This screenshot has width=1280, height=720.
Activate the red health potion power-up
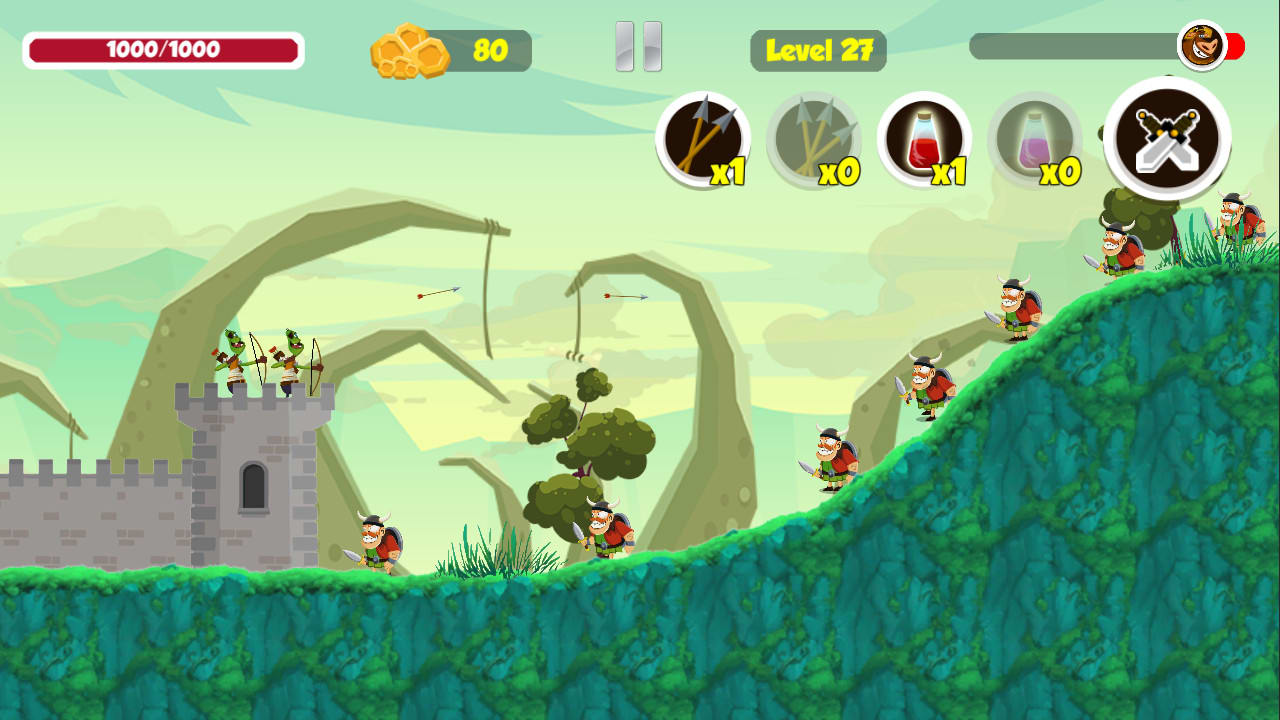925,140
